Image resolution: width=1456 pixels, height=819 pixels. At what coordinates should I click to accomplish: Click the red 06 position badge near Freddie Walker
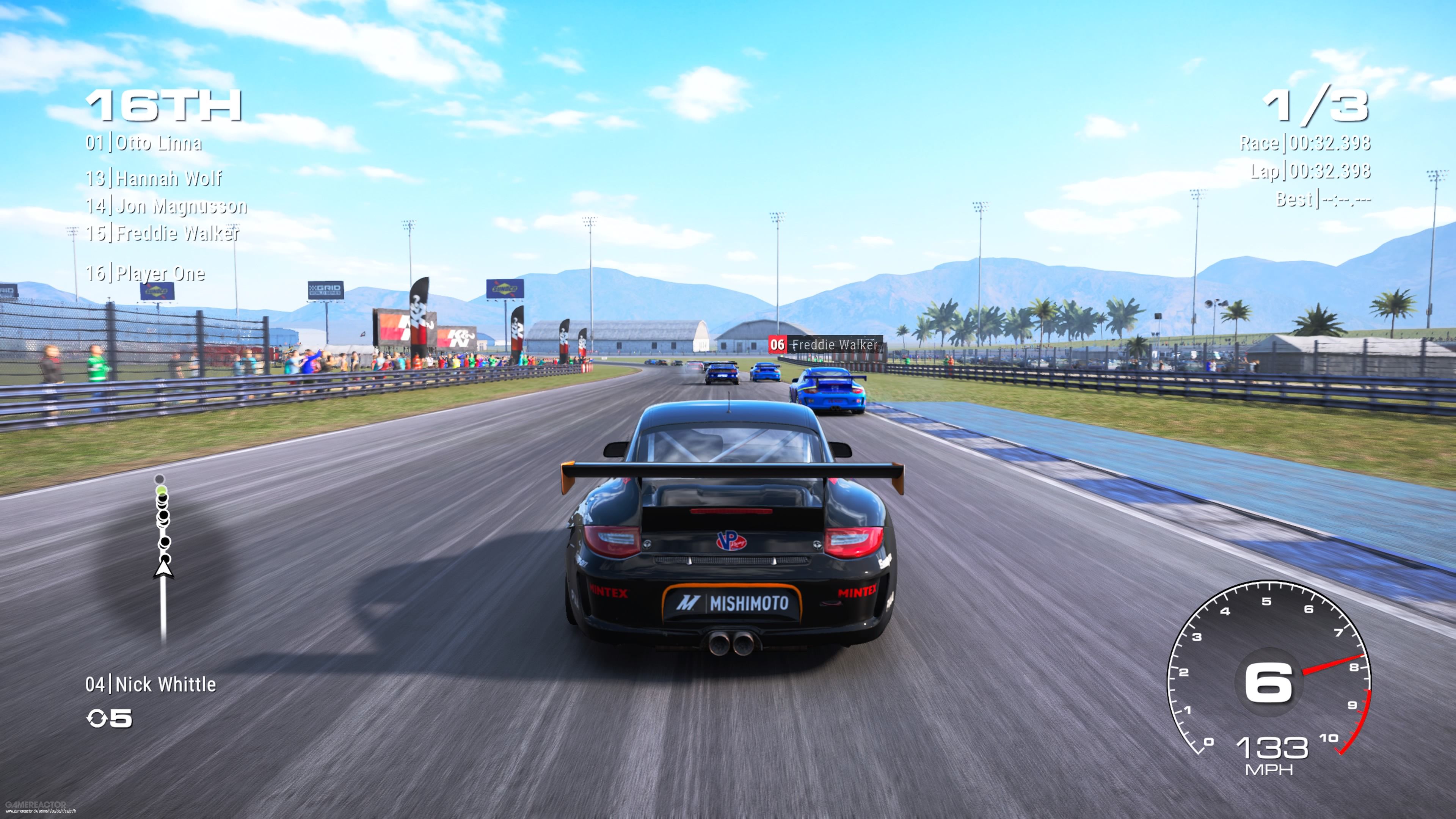pyautogui.click(x=777, y=345)
